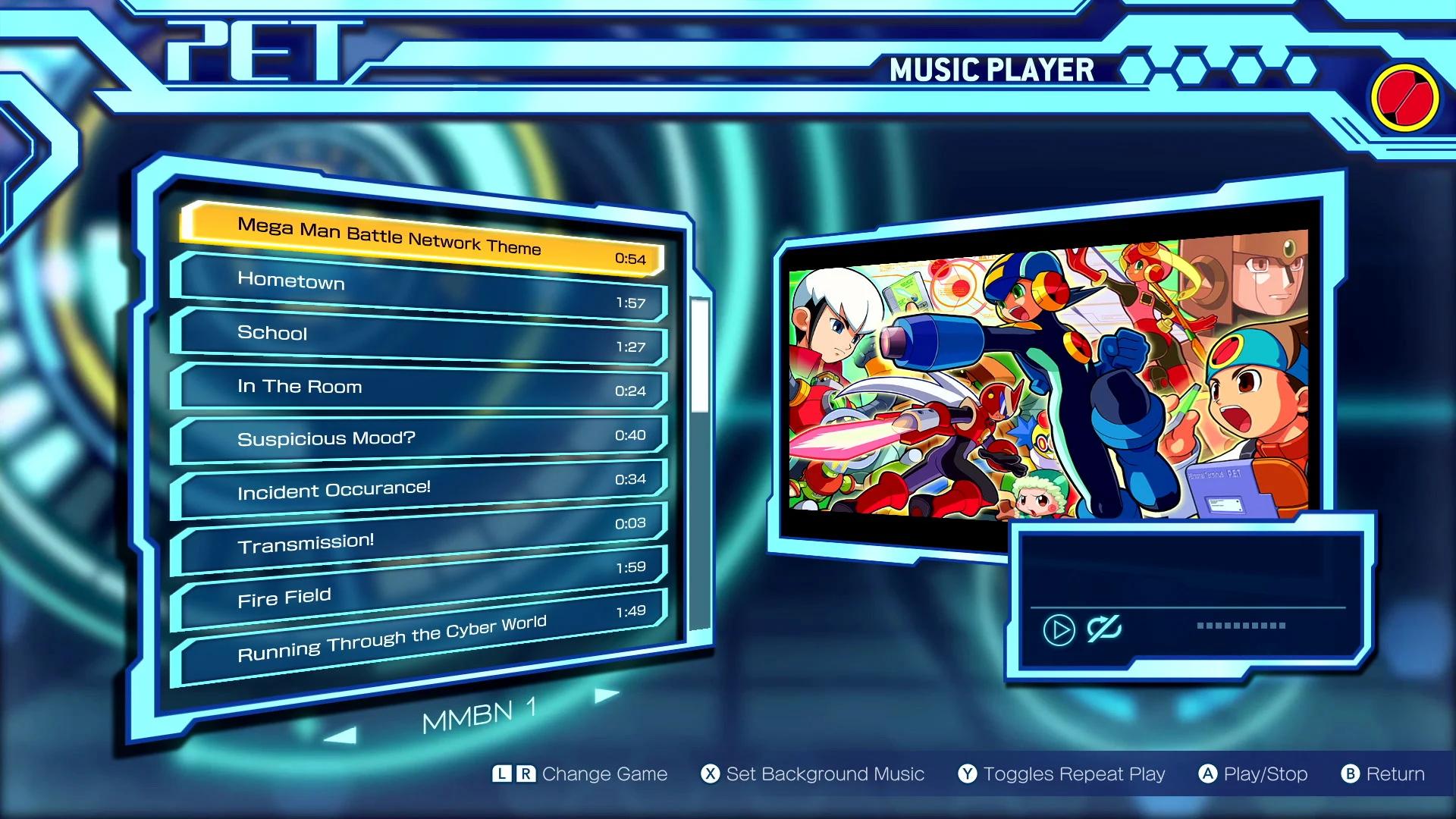The width and height of the screenshot is (1456, 819).
Task: Select the In The Room track
Action: point(422,388)
